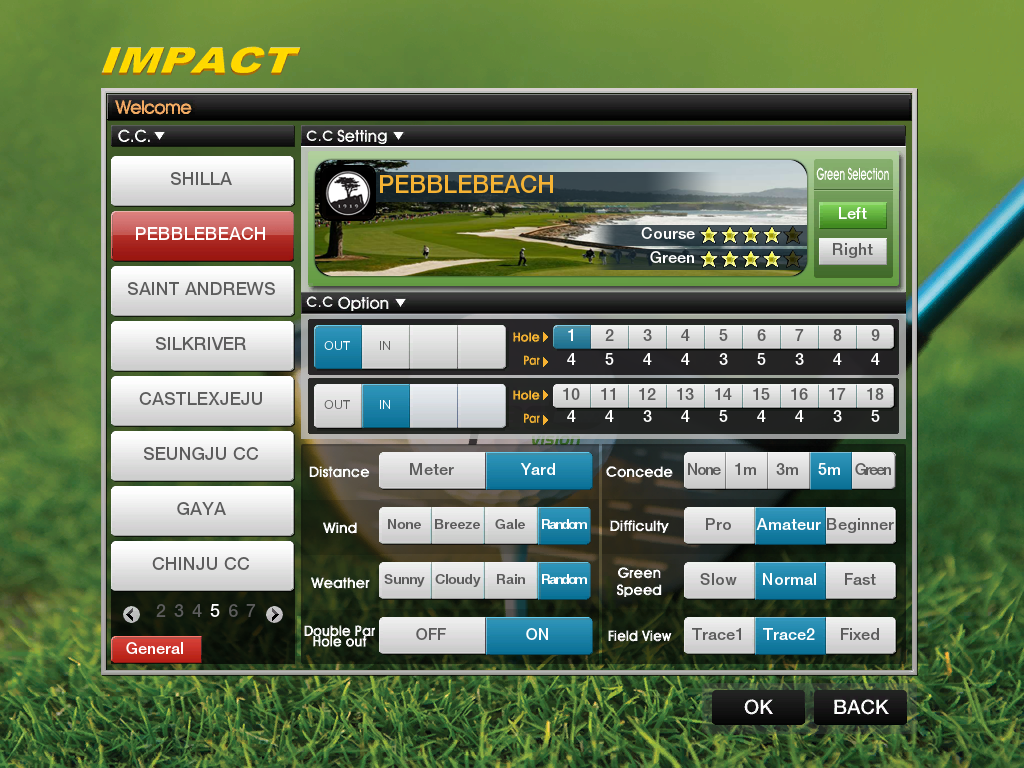
Task: Select the SHILLA course
Action: point(201,180)
